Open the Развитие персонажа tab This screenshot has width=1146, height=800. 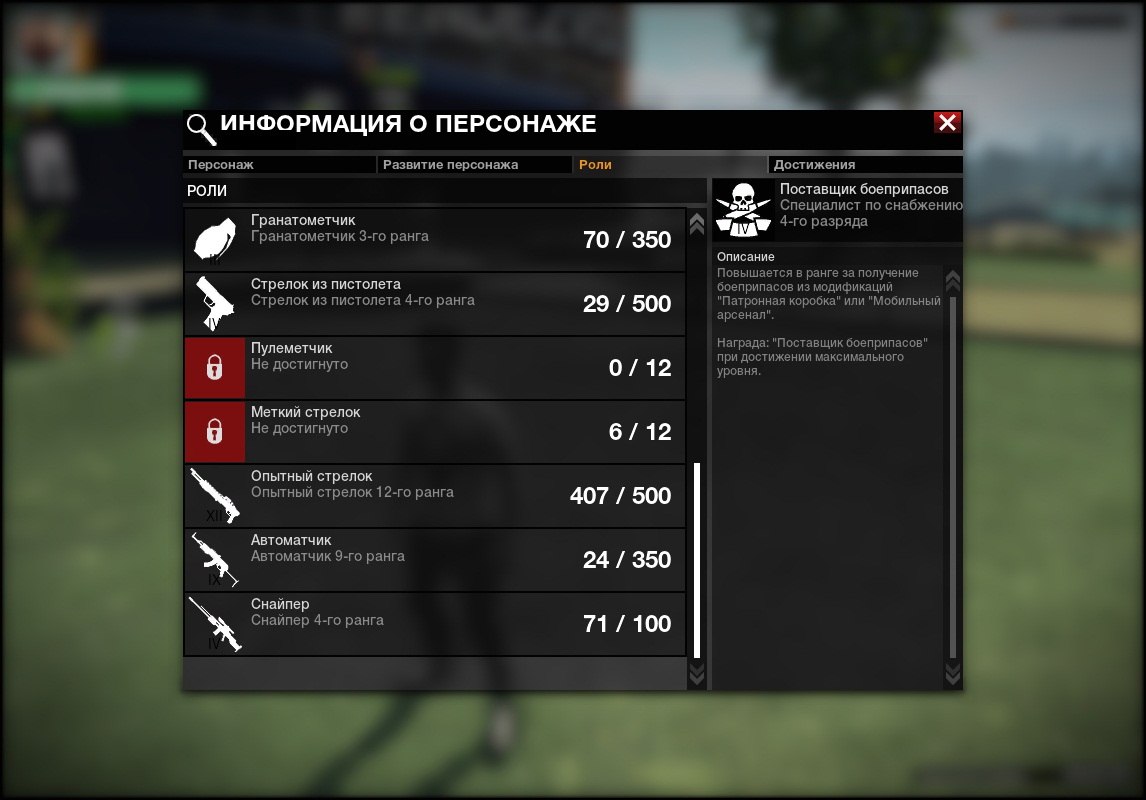[473, 165]
